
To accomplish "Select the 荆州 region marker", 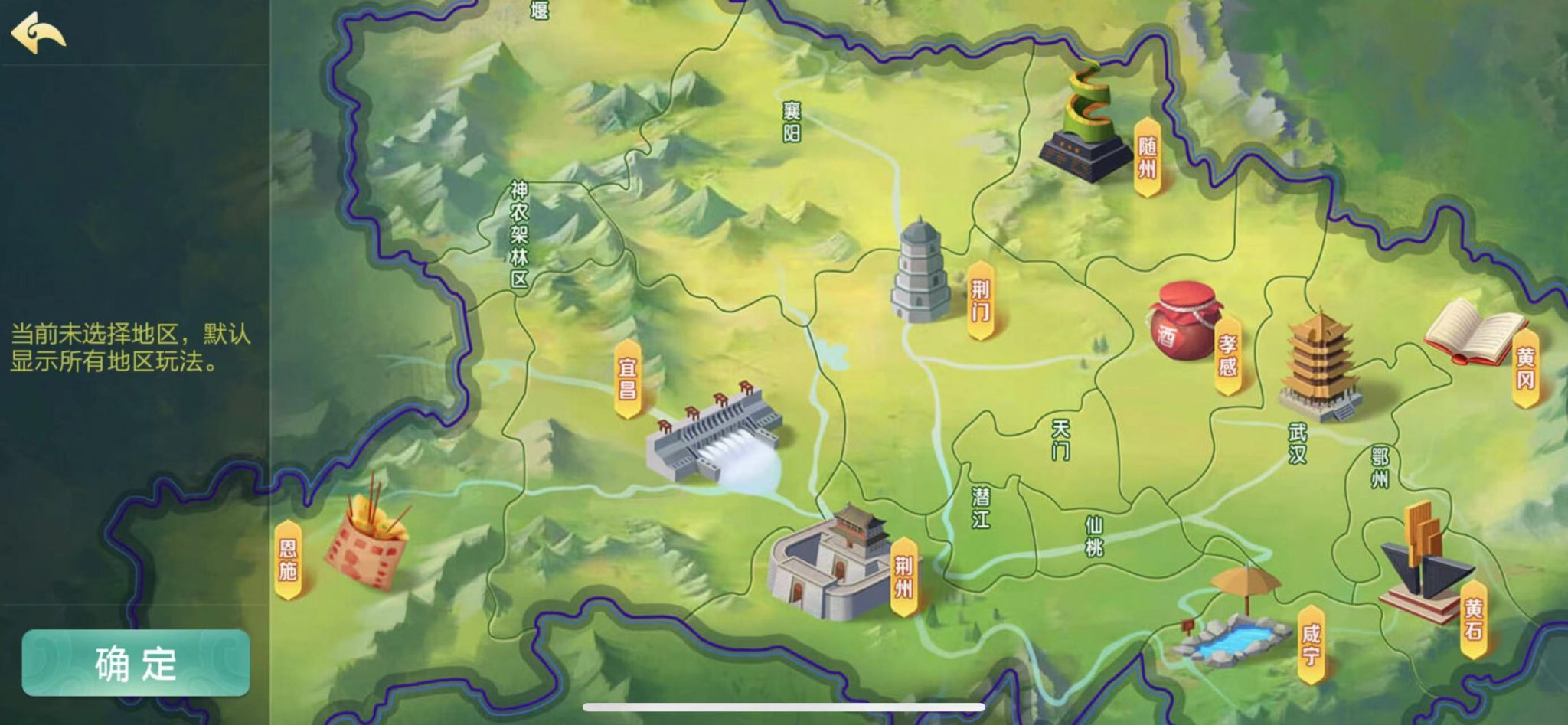I will [x=903, y=576].
